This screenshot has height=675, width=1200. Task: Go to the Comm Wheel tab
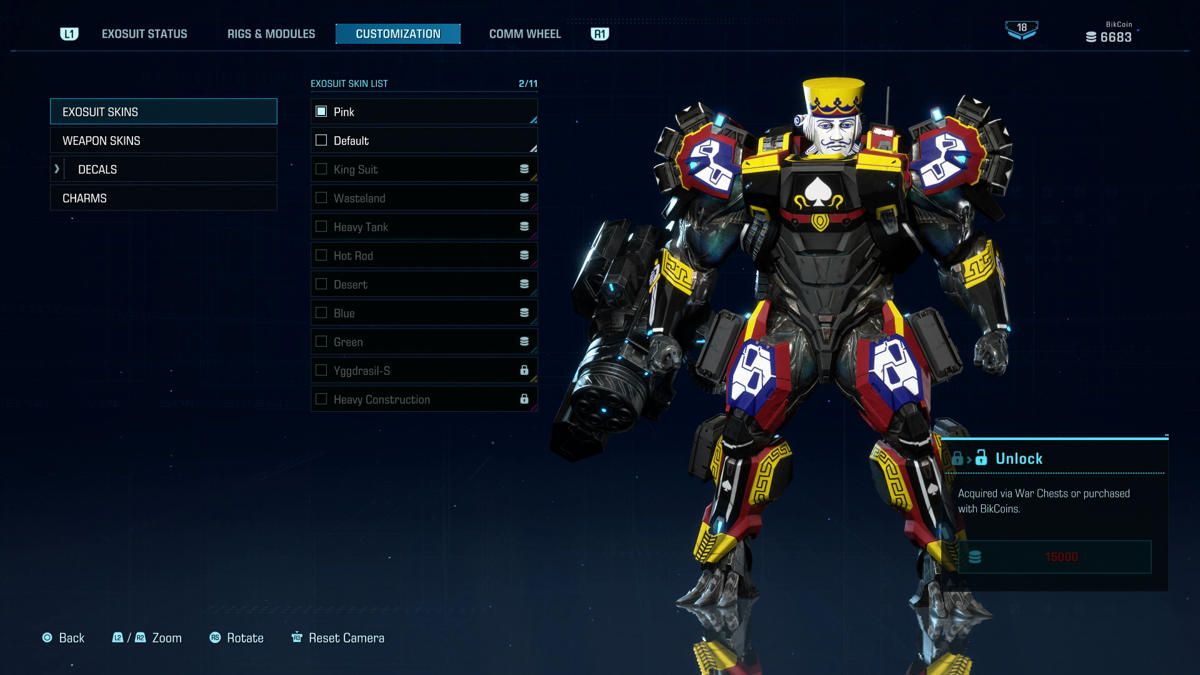[525, 34]
